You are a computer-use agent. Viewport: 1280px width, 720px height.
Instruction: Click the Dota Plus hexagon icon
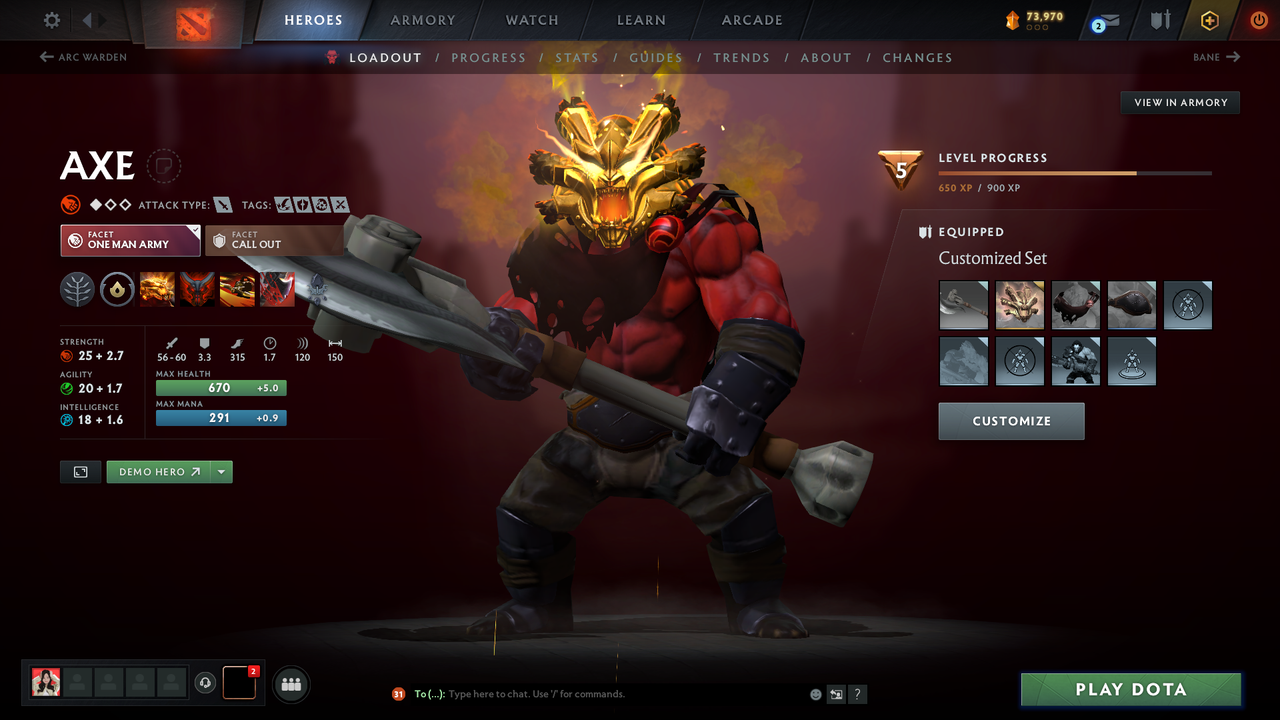coord(1209,20)
